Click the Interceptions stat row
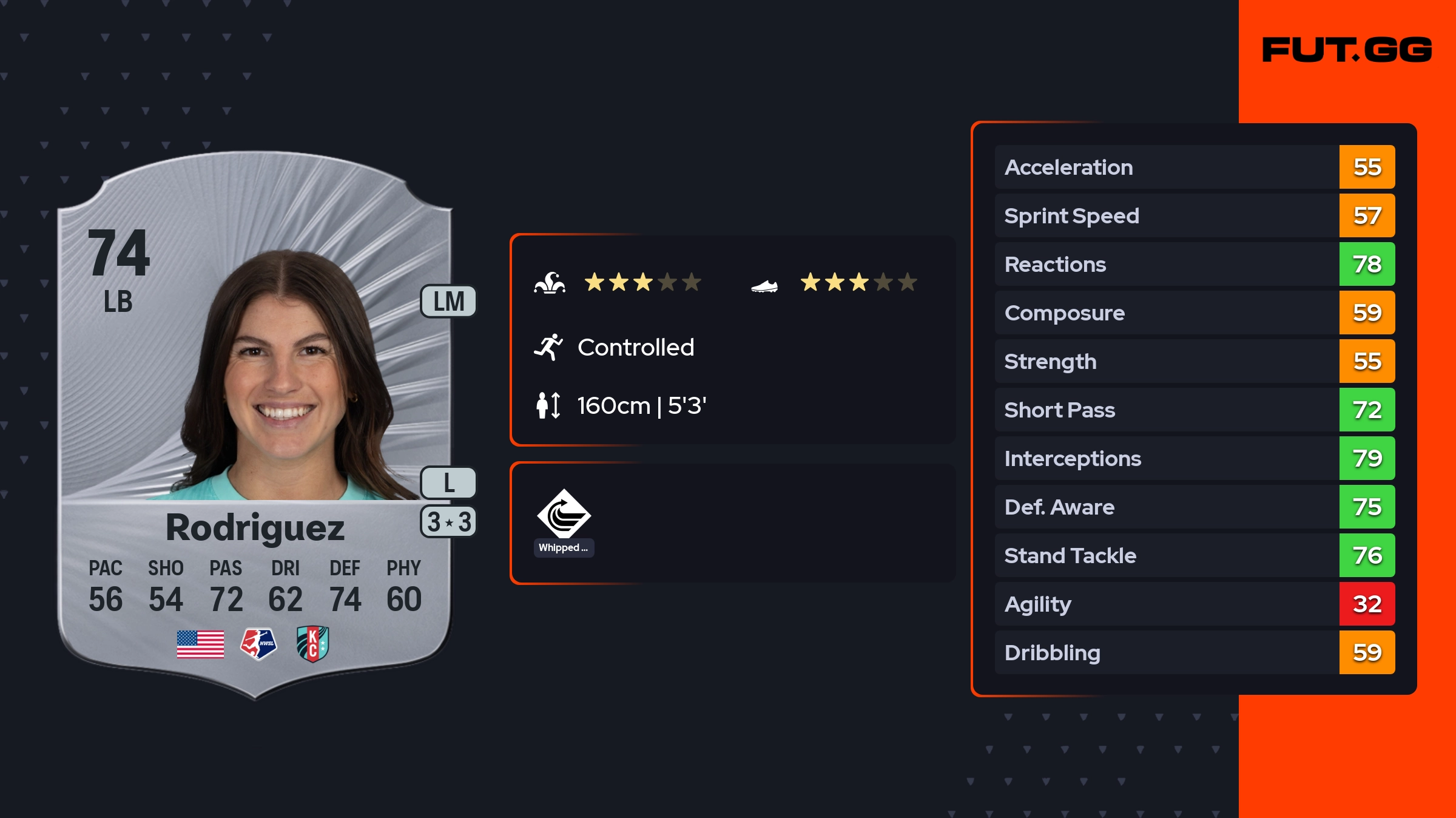Screen dimensions: 1456x818 [1194, 458]
